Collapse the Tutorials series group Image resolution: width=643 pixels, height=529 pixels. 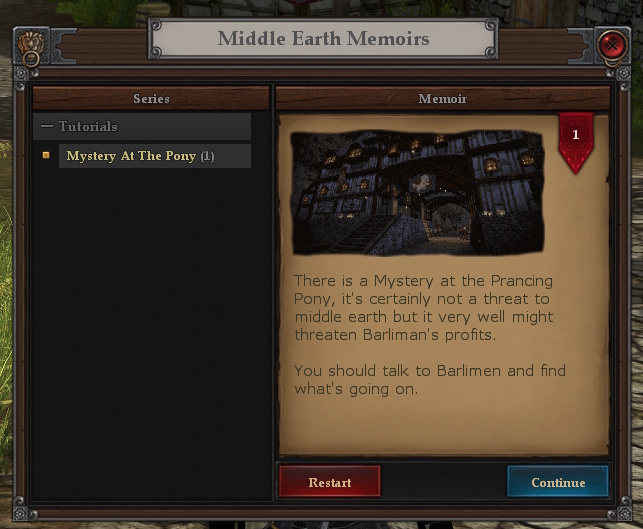click(x=47, y=127)
